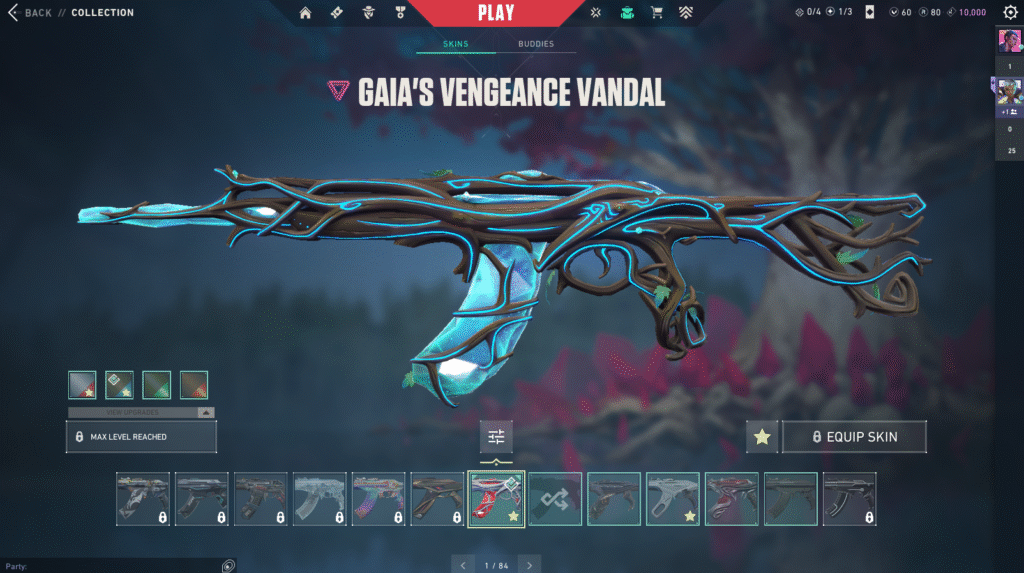
Task: Select the random shuffle skin tile
Action: coord(555,498)
